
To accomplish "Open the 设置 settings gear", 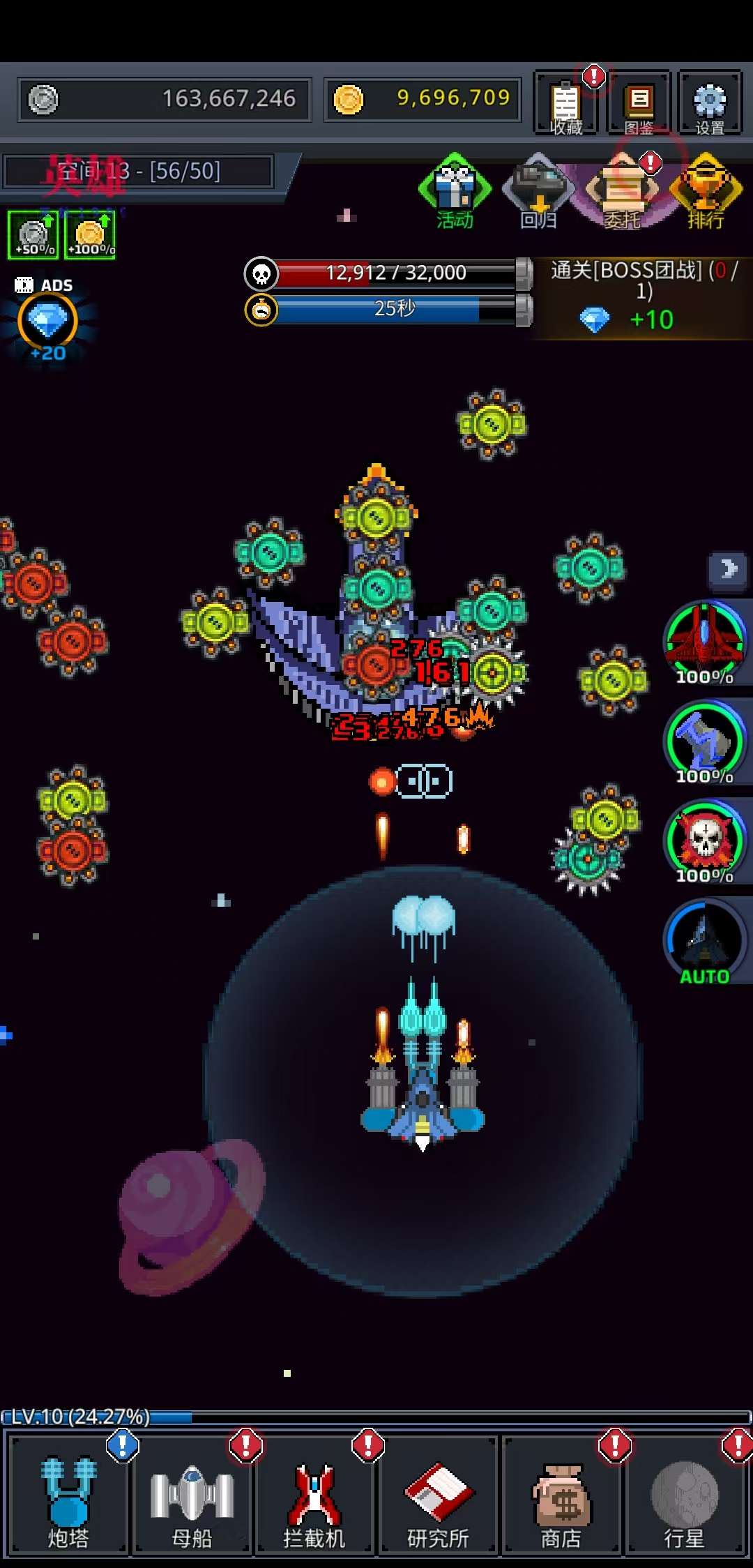I will [710, 103].
